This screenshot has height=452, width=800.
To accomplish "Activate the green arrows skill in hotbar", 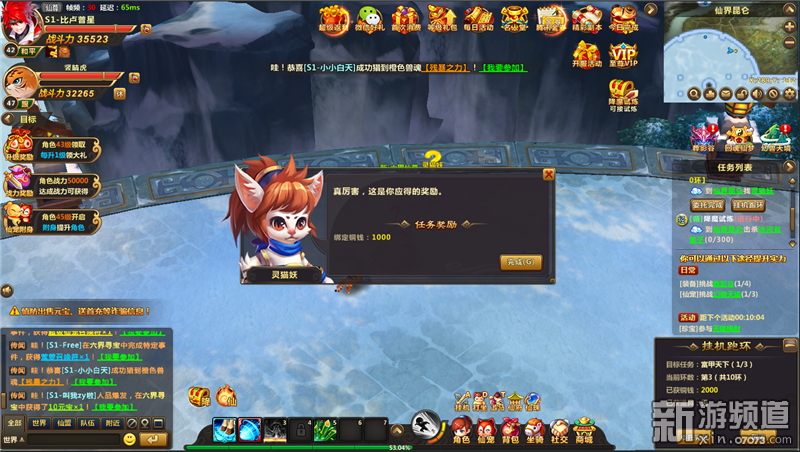I will point(325,430).
